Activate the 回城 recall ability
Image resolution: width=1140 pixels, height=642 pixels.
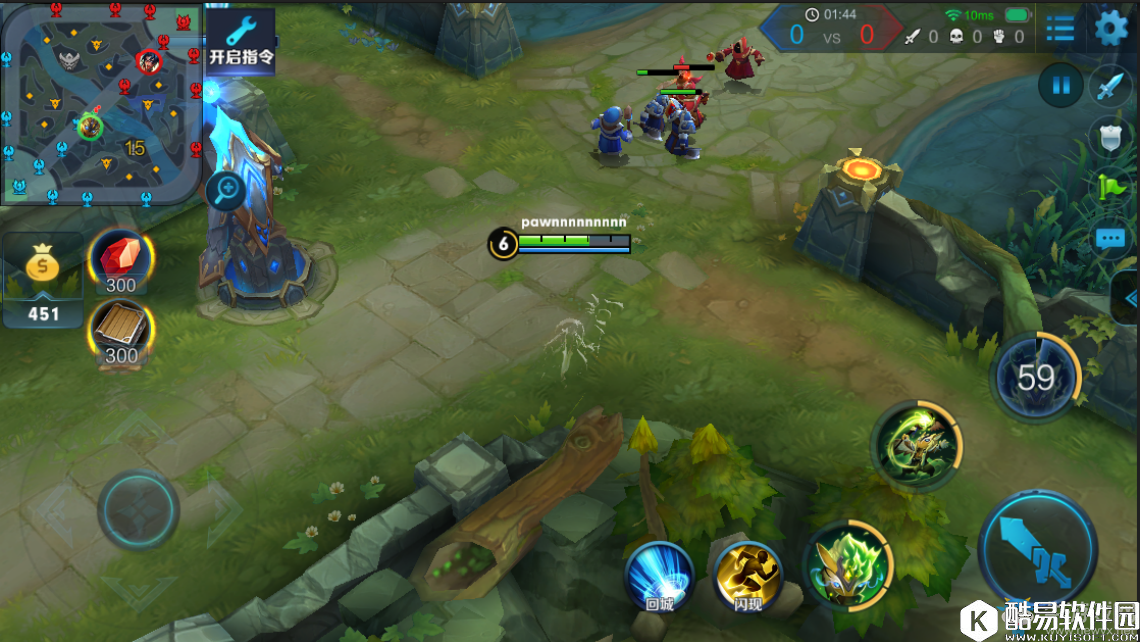click(660, 576)
